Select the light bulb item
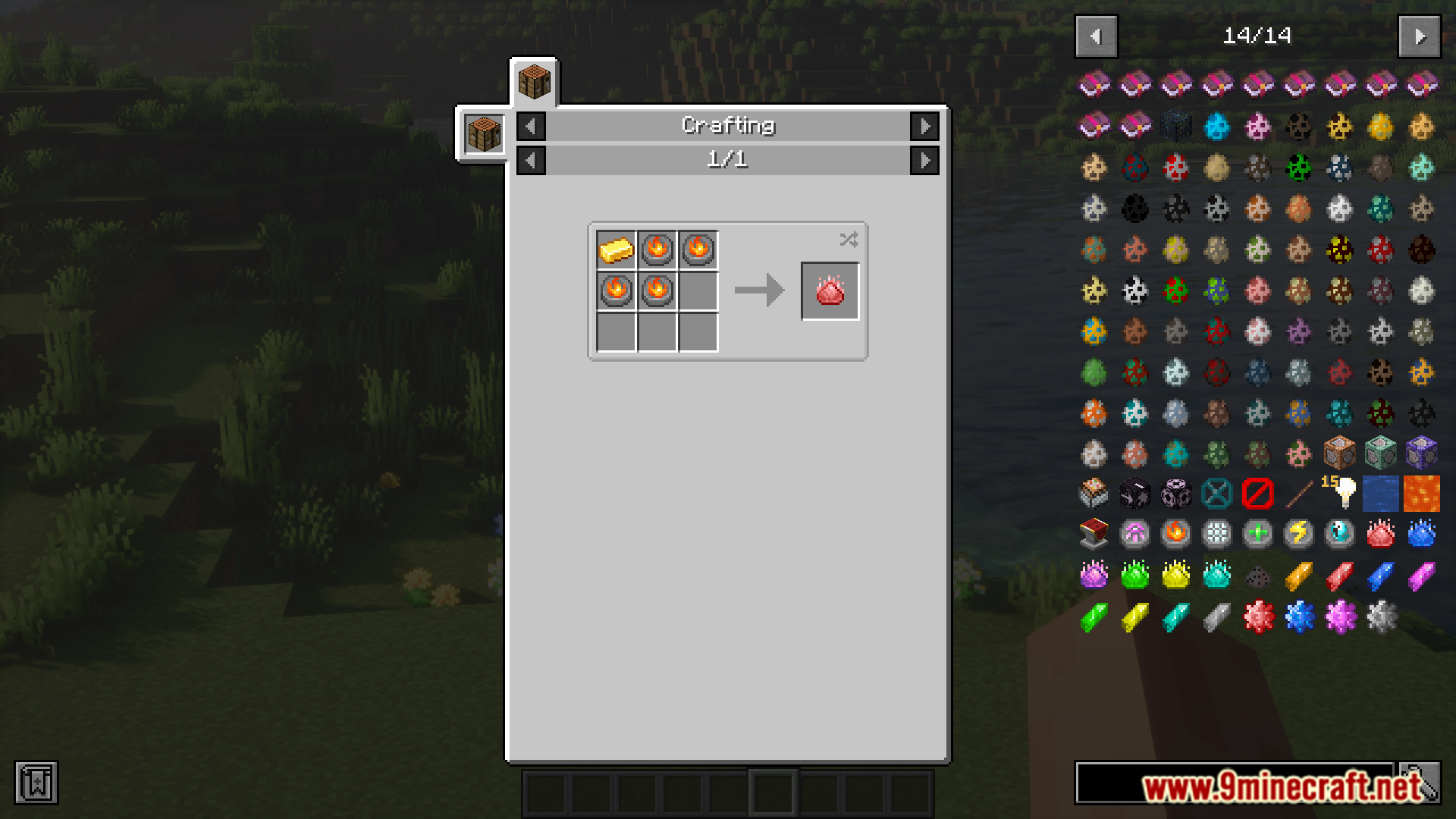The image size is (1456, 819). pyautogui.click(x=1341, y=494)
